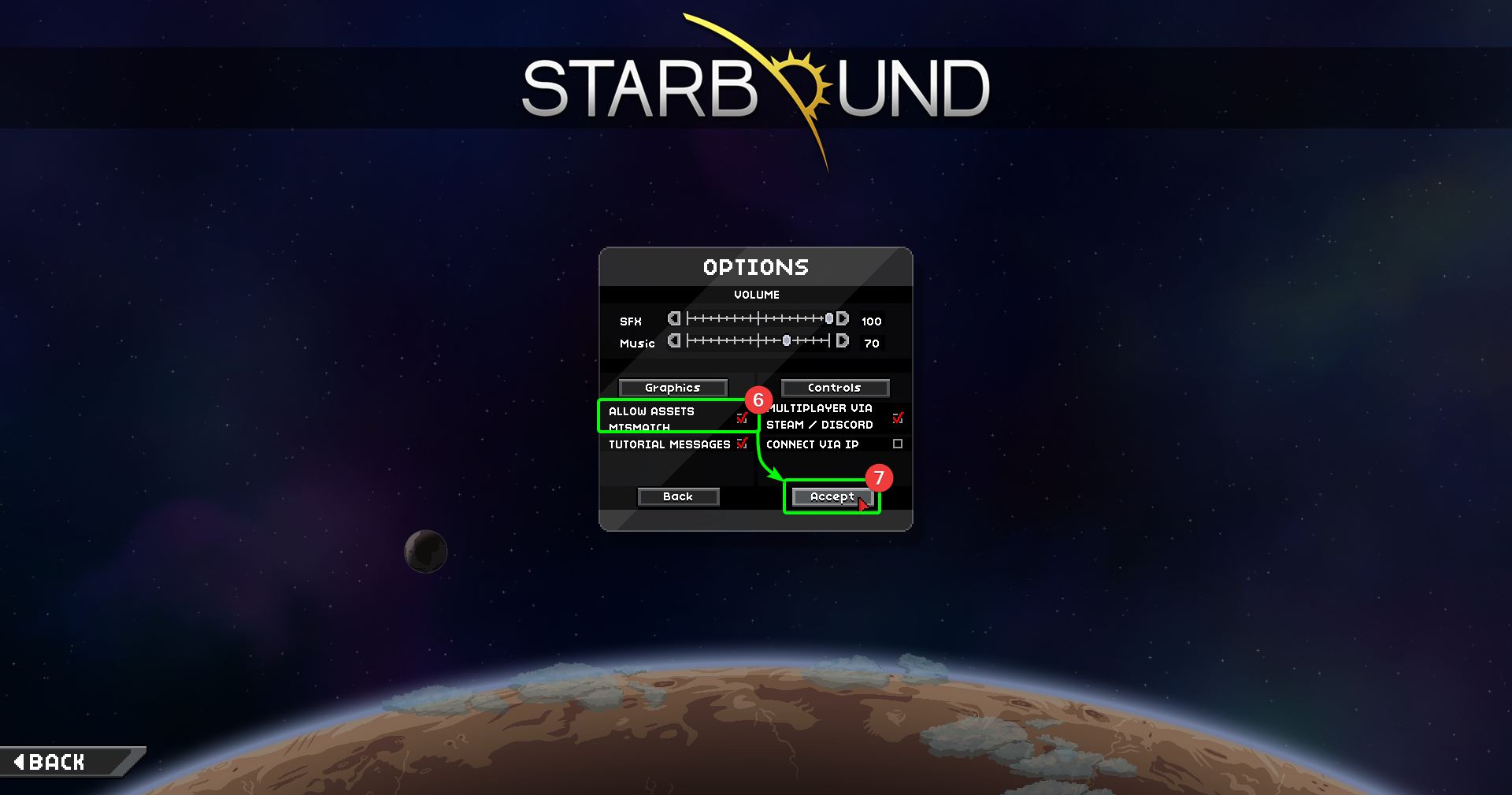Disable the Tutorial Messages checkbox
This screenshot has height=795, width=1512.
741,444
